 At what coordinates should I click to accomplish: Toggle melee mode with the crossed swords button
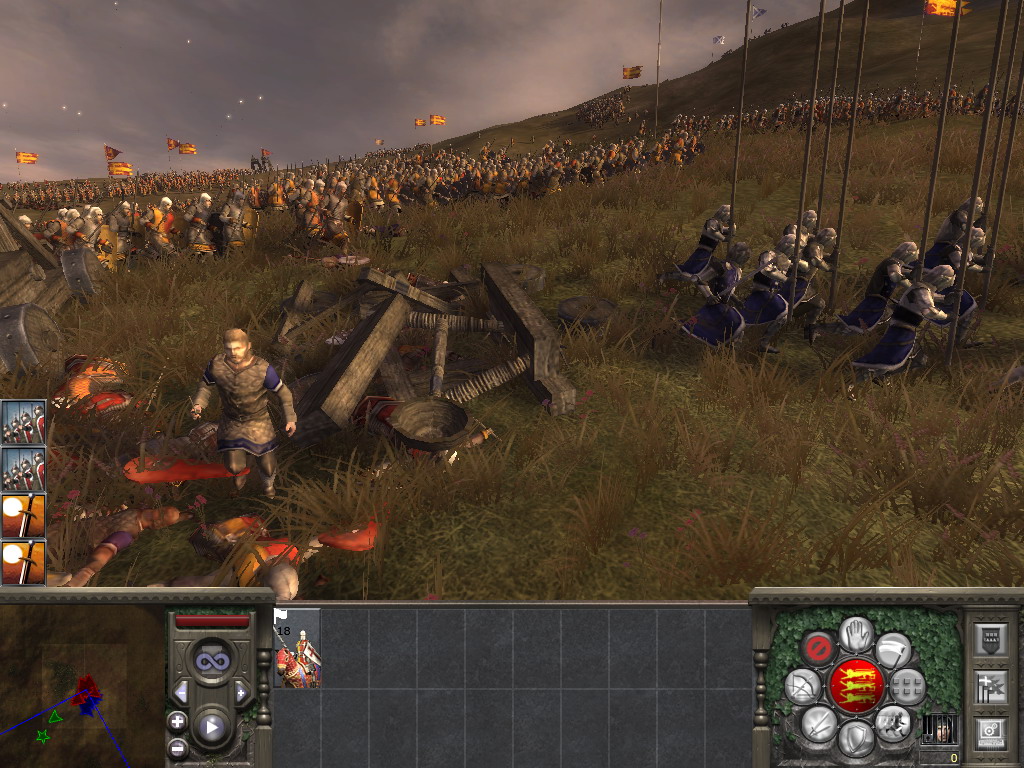[819, 722]
